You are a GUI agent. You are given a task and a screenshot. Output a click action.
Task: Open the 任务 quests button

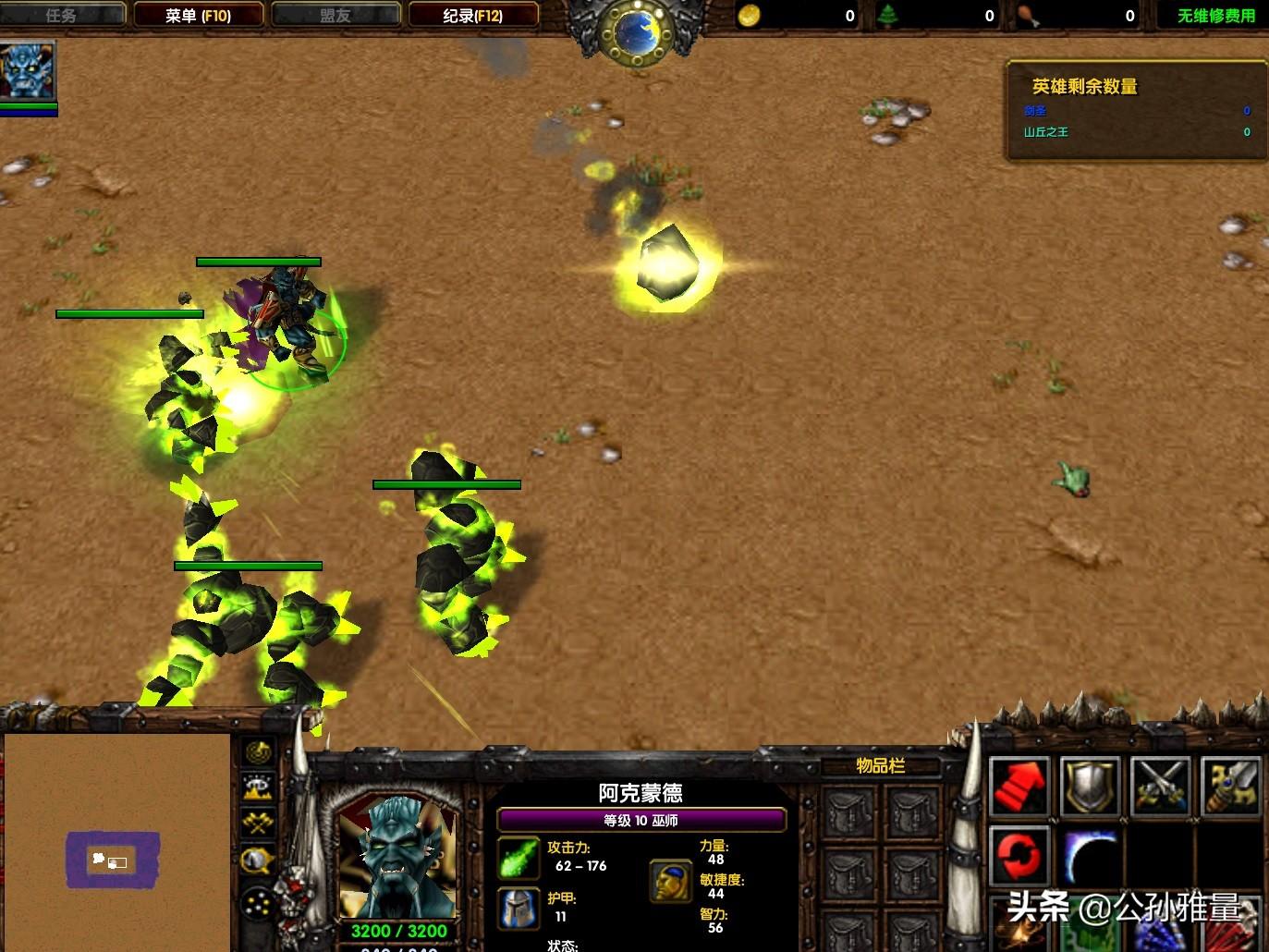click(x=61, y=16)
